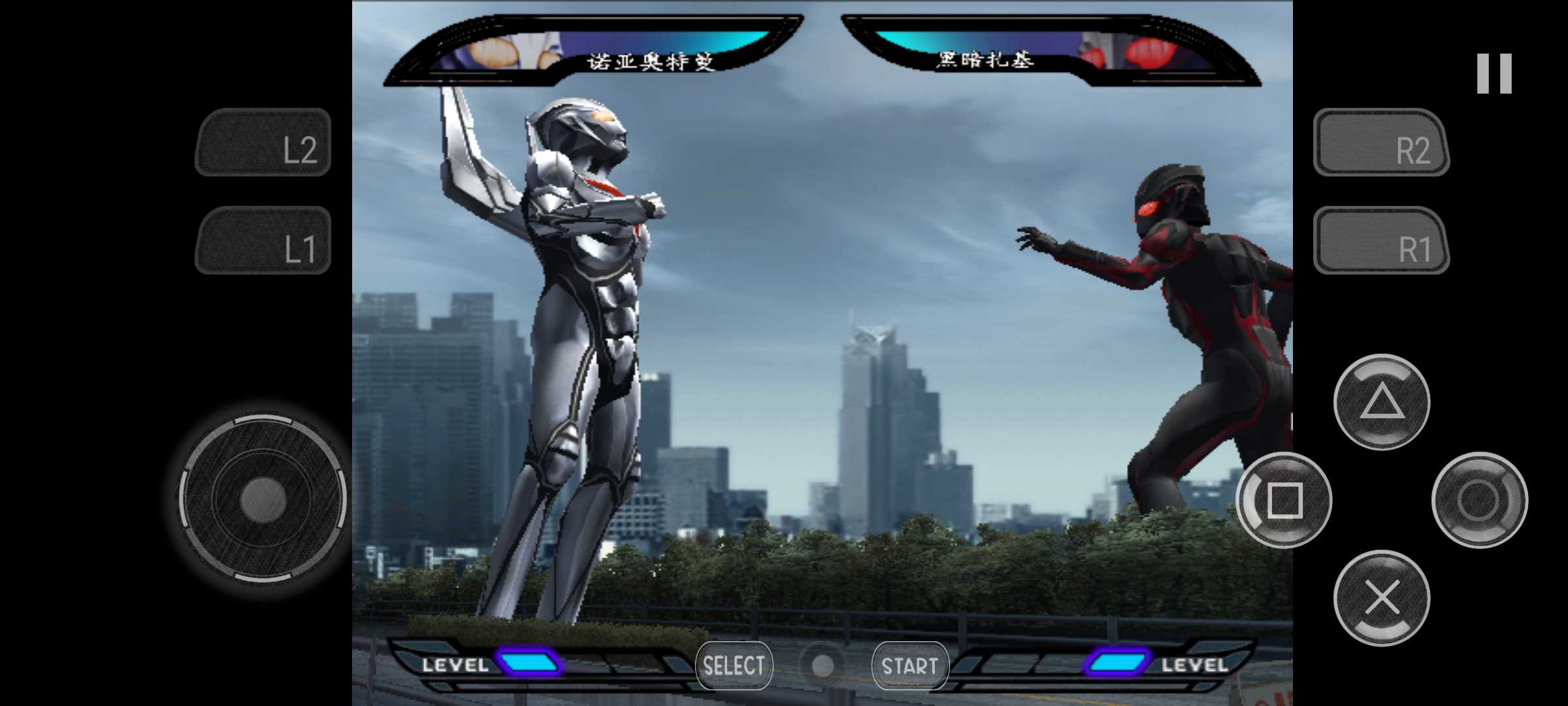Pause the emulator with the pause icon
The height and width of the screenshot is (706, 1568).
pyautogui.click(x=1494, y=73)
